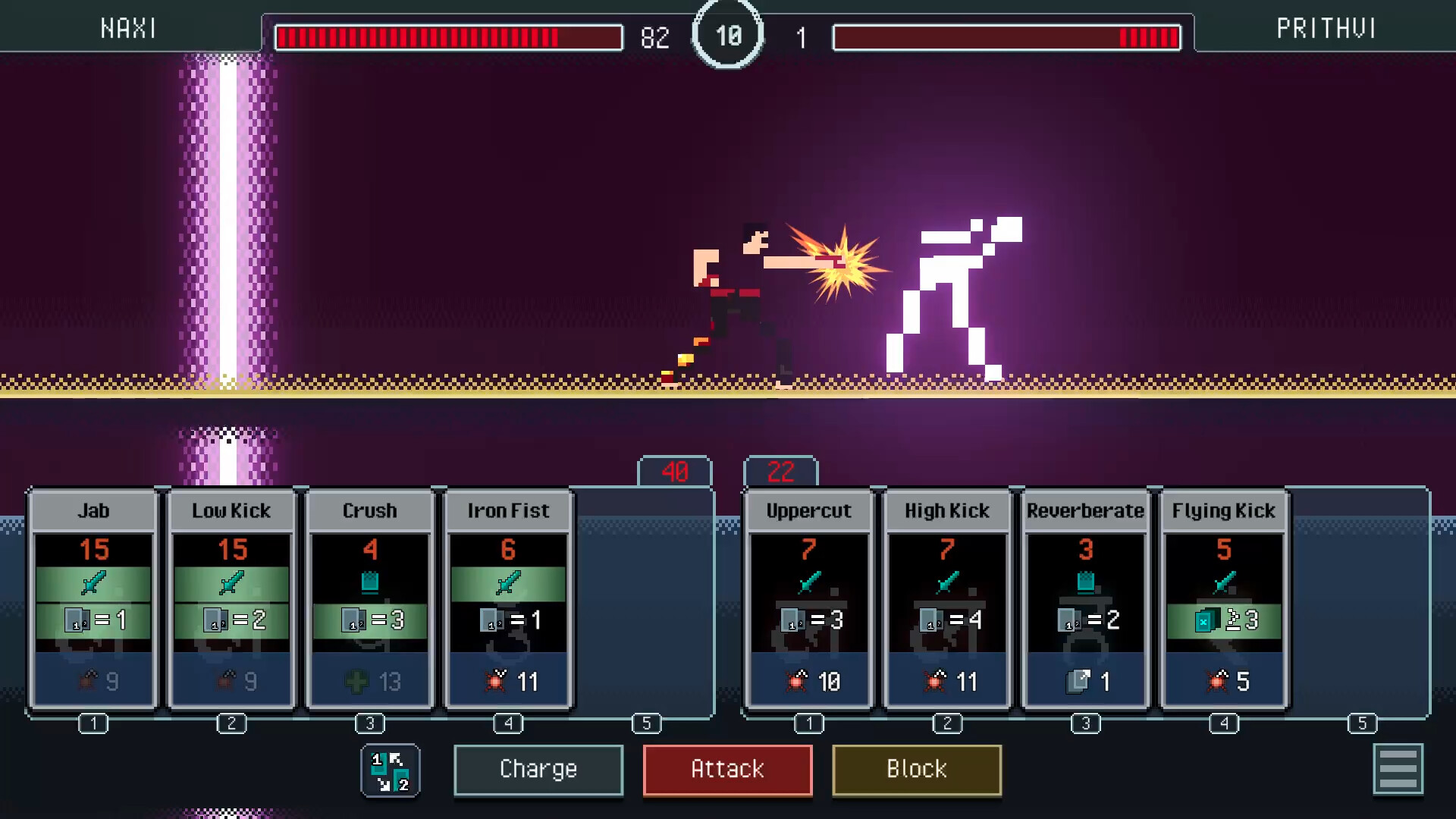
Task: Open the hamburger menu in the bottom-right corner
Action: pyautogui.click(x=1399, y=769)
